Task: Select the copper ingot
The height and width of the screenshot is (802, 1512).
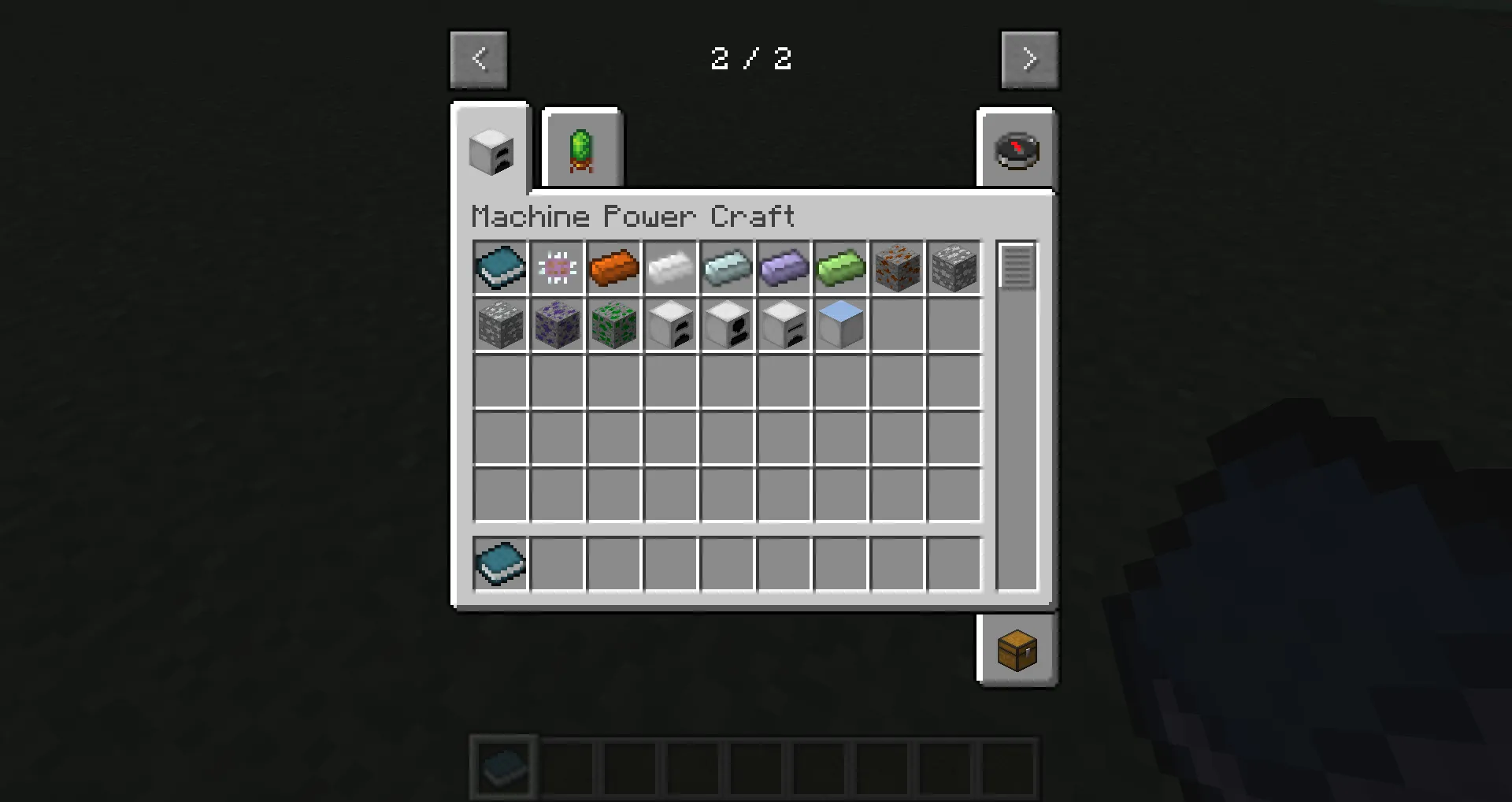Action: tap(614, 268)
